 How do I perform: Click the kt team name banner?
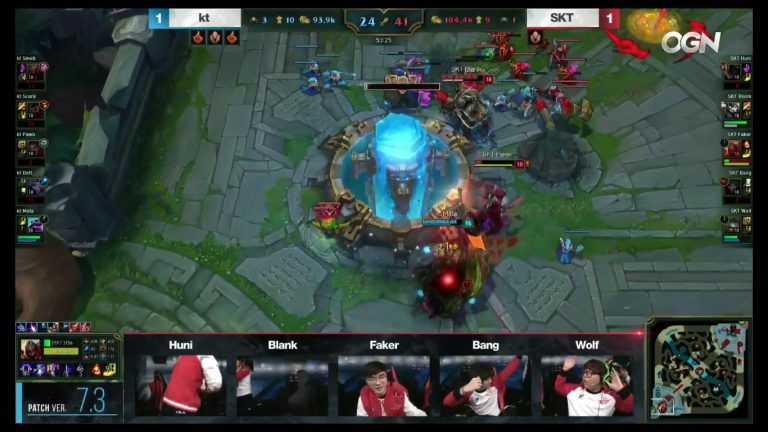coord(205,18)
